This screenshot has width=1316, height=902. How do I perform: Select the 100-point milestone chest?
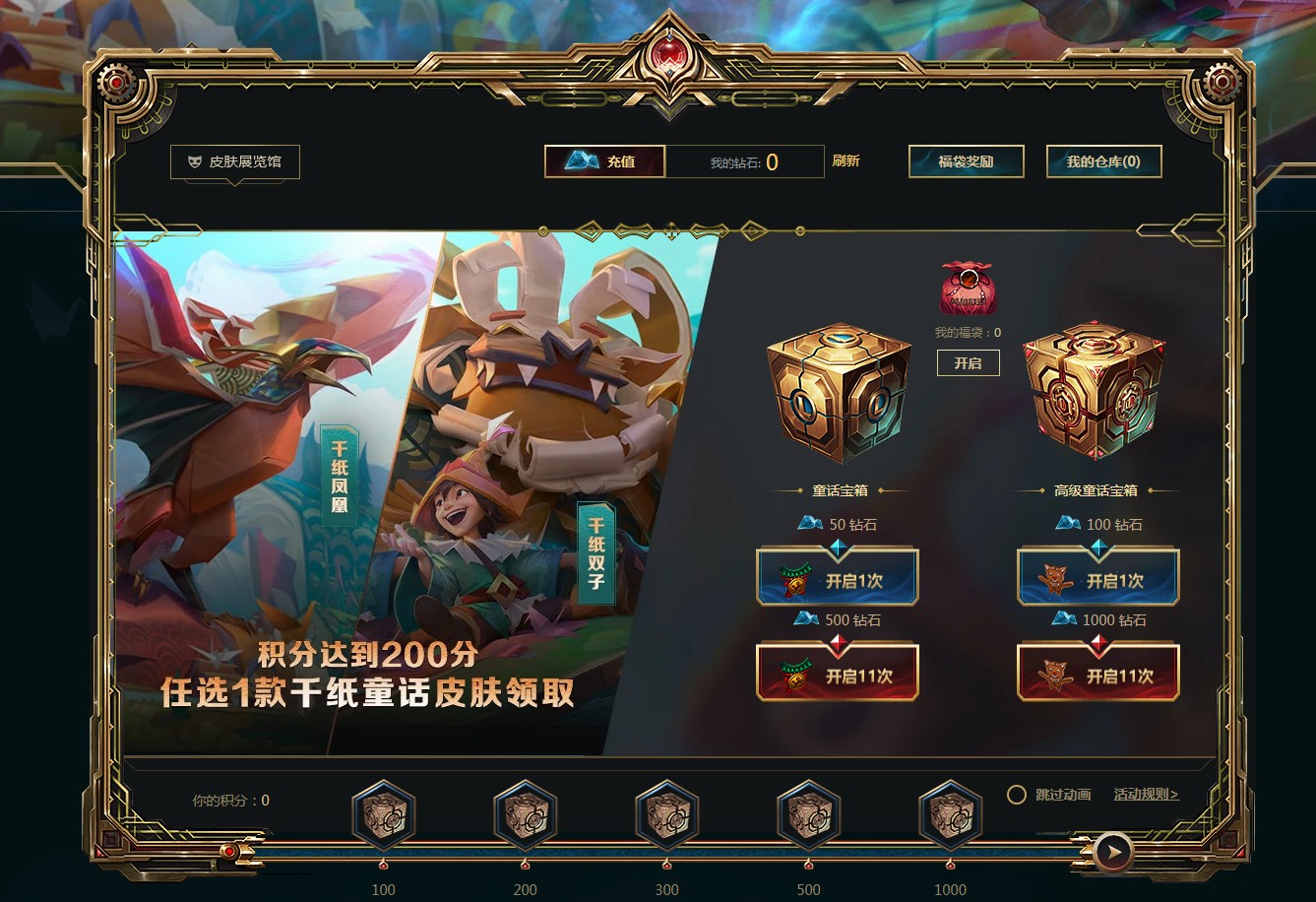pos(384,815)
